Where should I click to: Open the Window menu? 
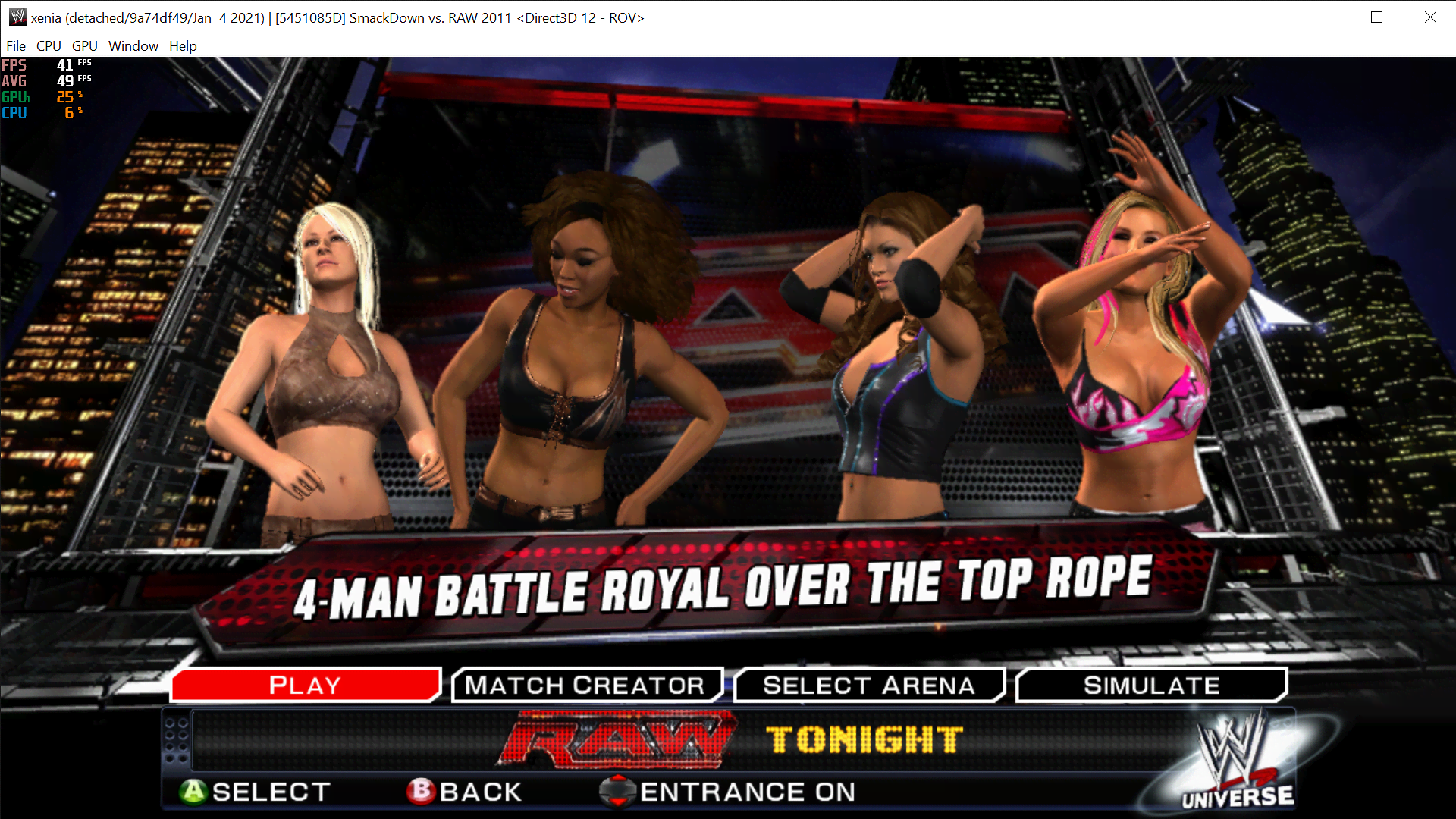[133, 45]
